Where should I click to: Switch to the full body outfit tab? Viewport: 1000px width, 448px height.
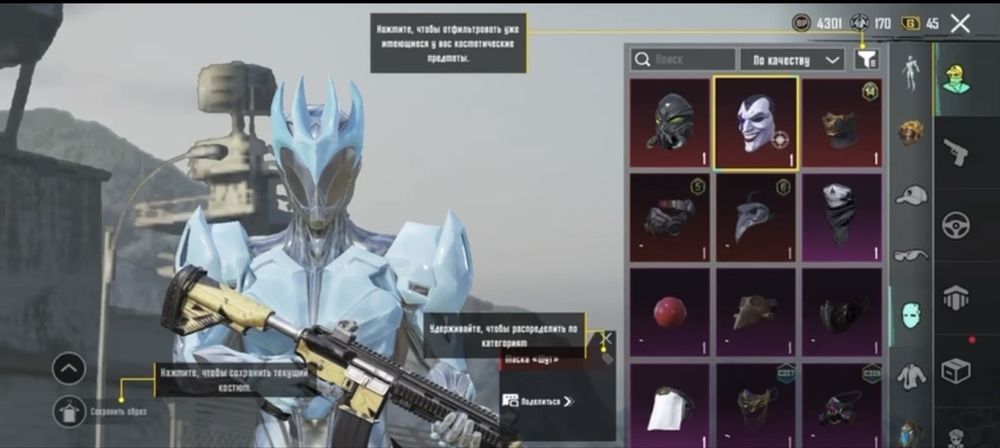(x=910, y=72)
